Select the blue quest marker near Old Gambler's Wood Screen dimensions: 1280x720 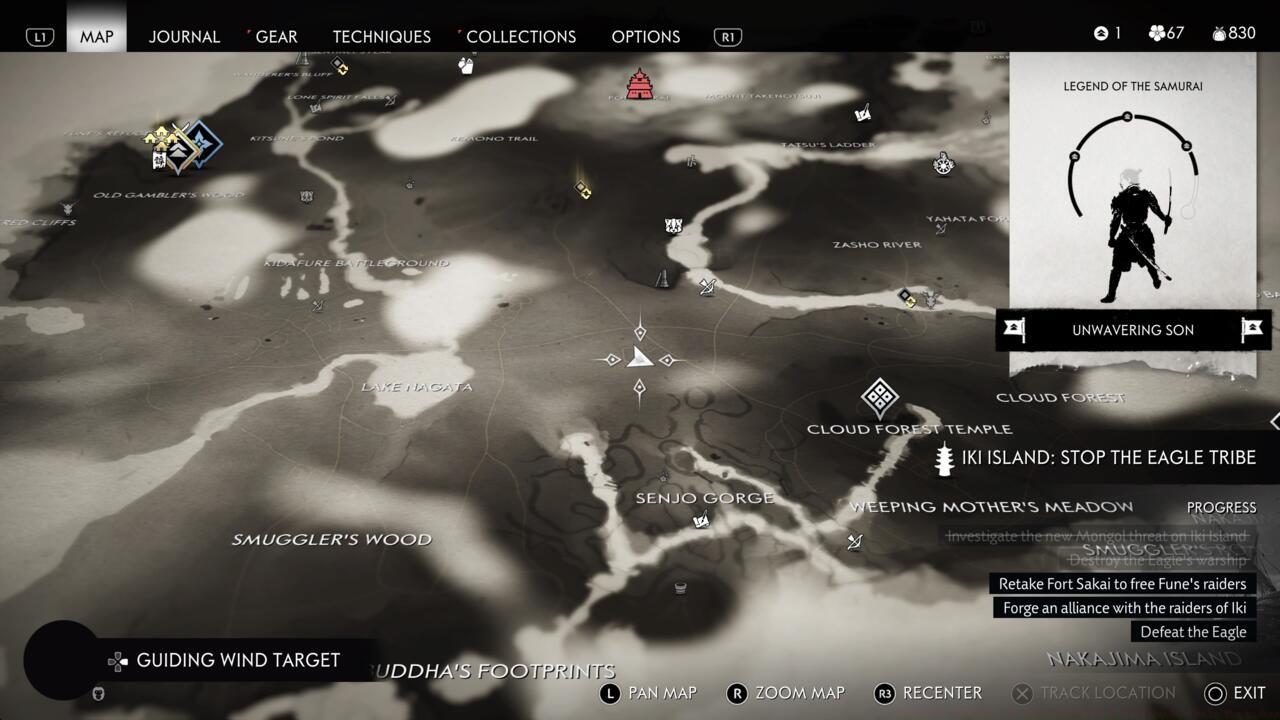point(203,144)
